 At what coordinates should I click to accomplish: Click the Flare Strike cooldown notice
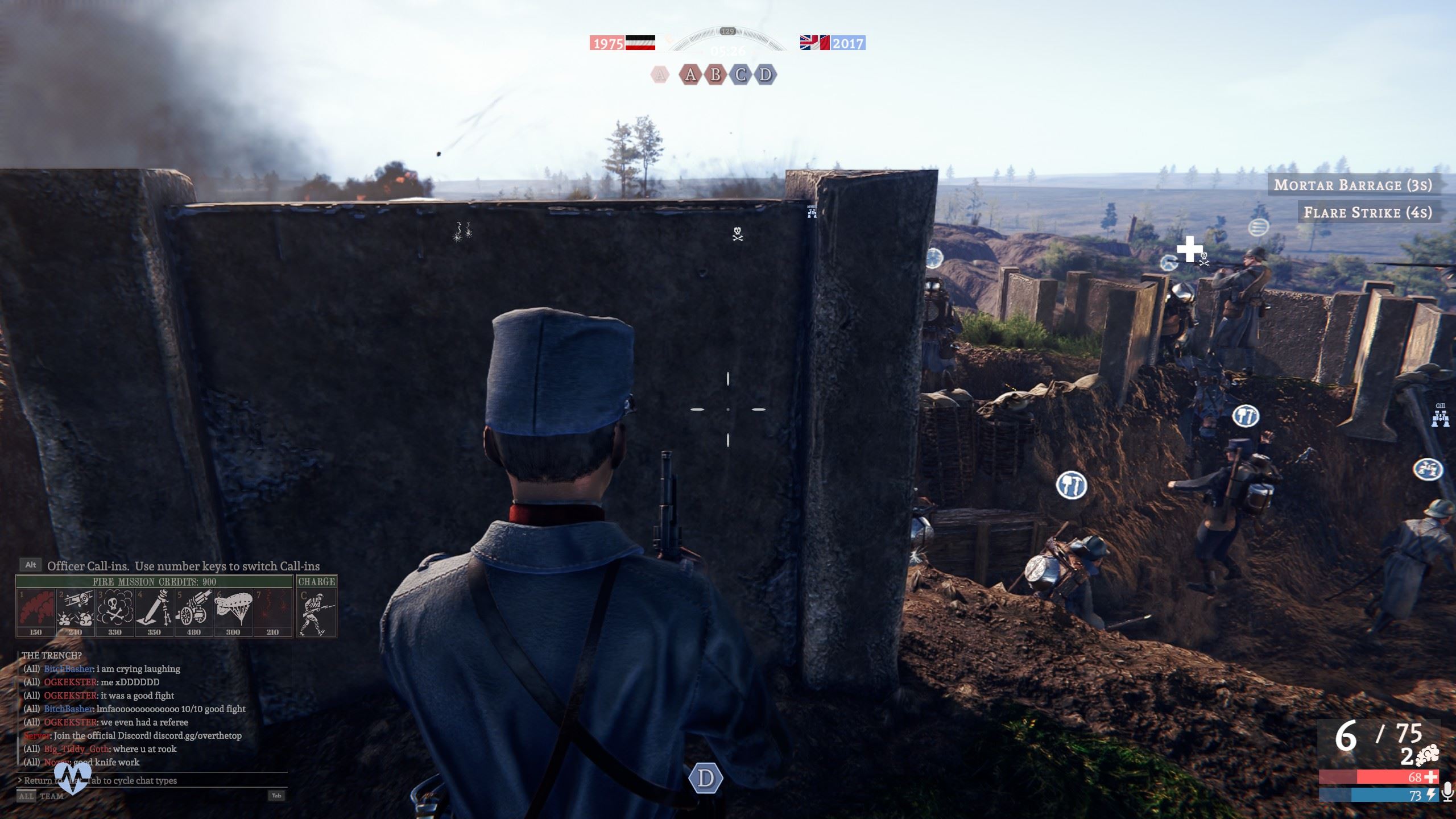point(1367,212)
